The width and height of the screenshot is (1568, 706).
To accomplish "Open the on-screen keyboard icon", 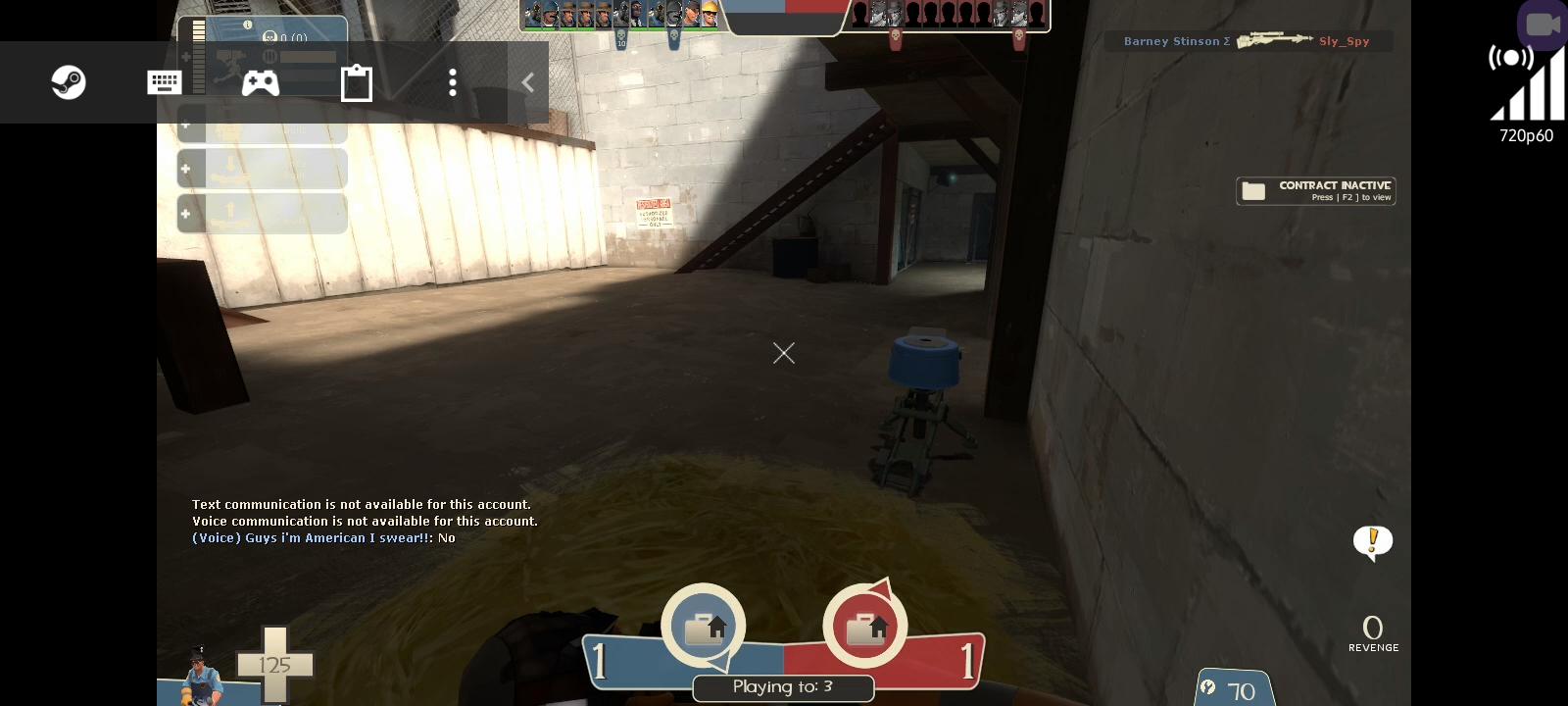I will (164, 82).
